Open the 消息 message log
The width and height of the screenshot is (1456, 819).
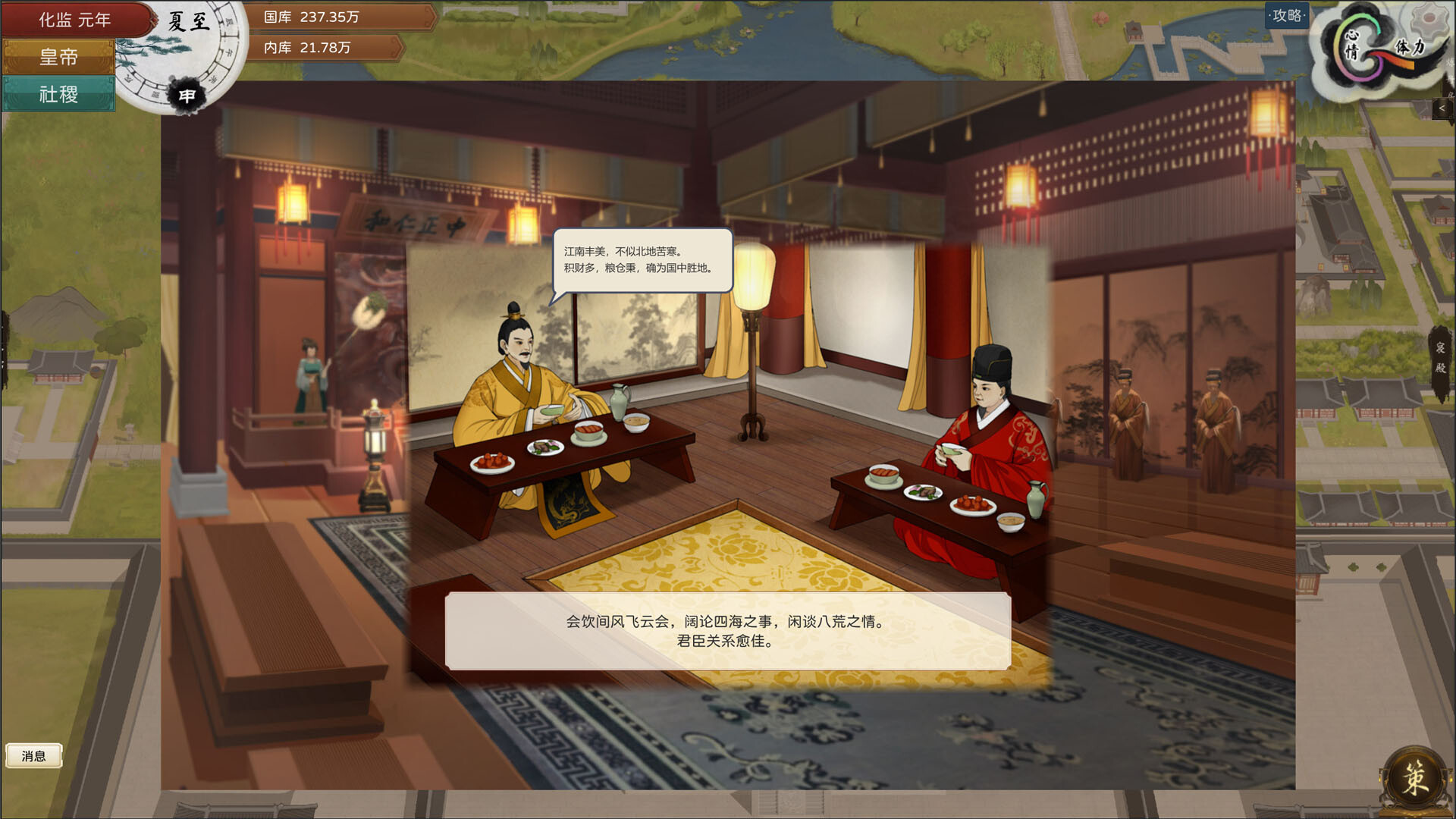[33, 755]
